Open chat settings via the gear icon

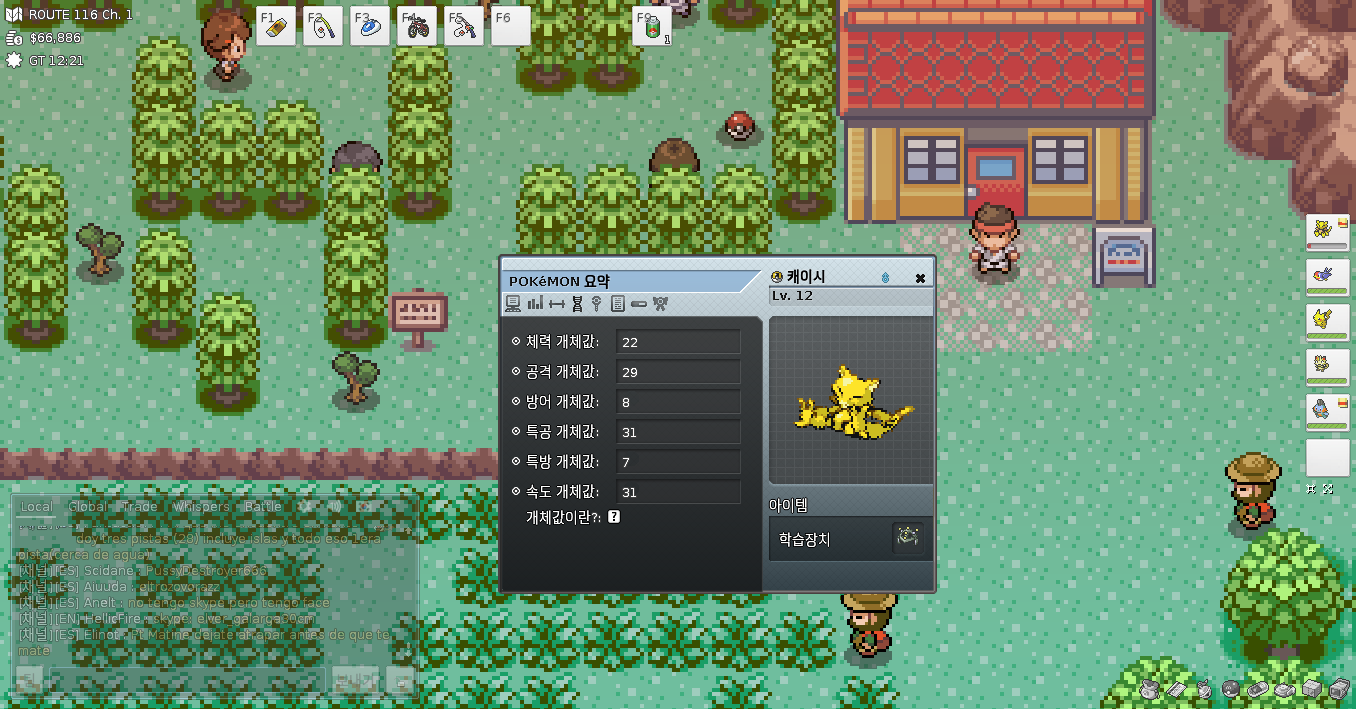point(305,506)
